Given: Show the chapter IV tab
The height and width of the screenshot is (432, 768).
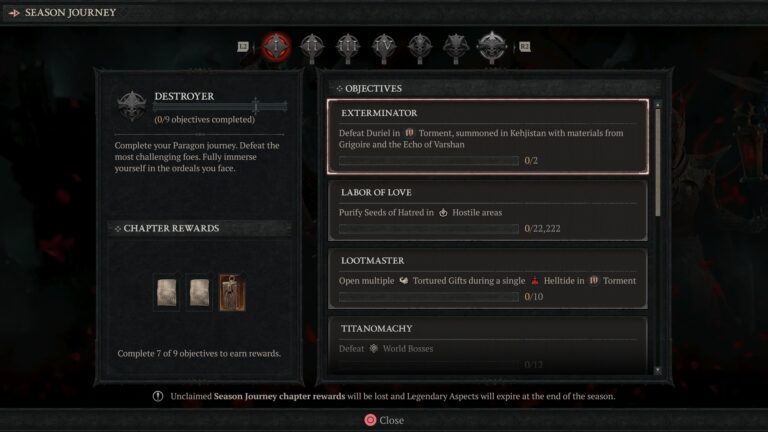Looking at the screenshot, I should (x=384, y=46).
